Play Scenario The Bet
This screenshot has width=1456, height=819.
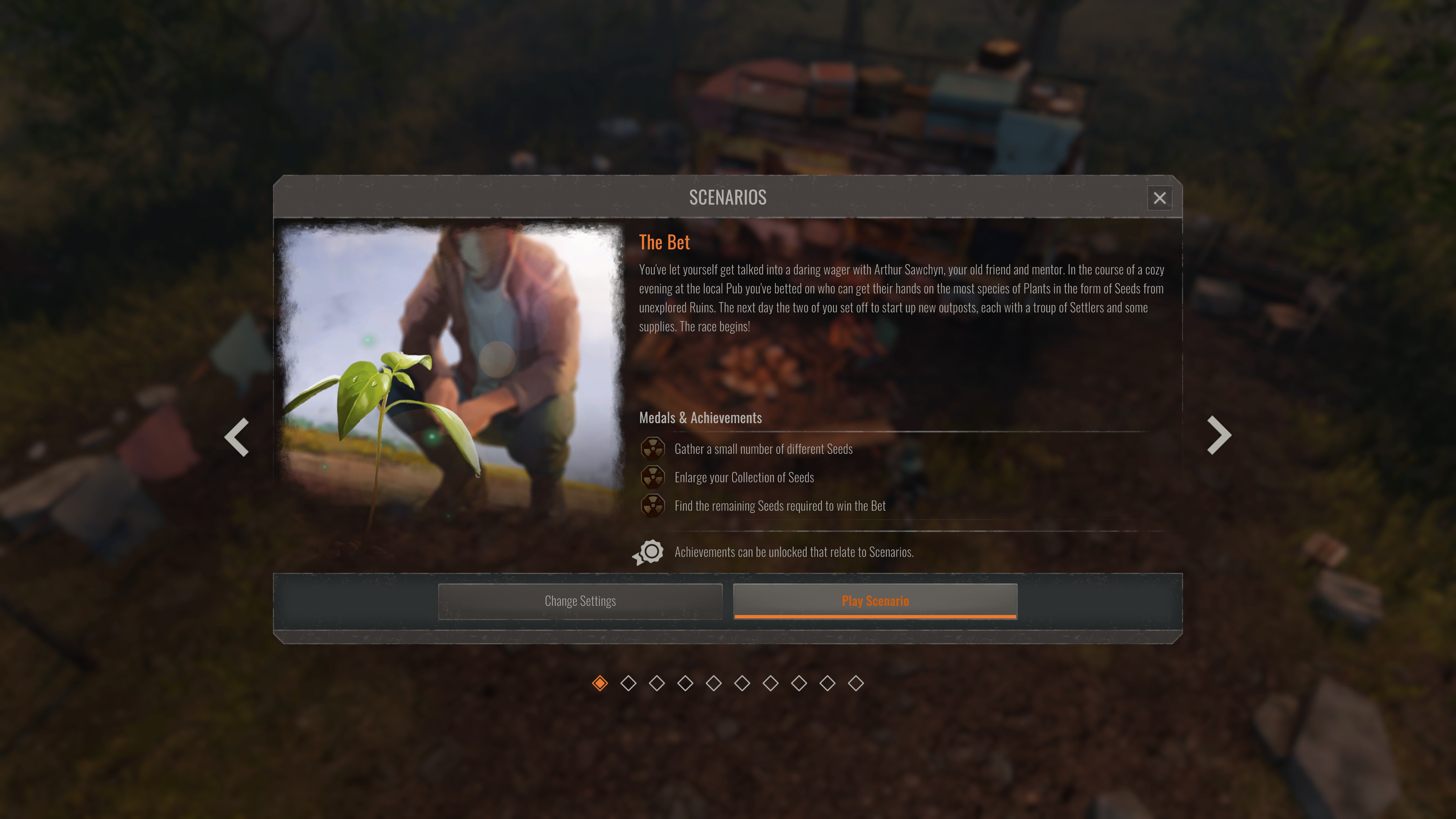click(x=875, y=601)
